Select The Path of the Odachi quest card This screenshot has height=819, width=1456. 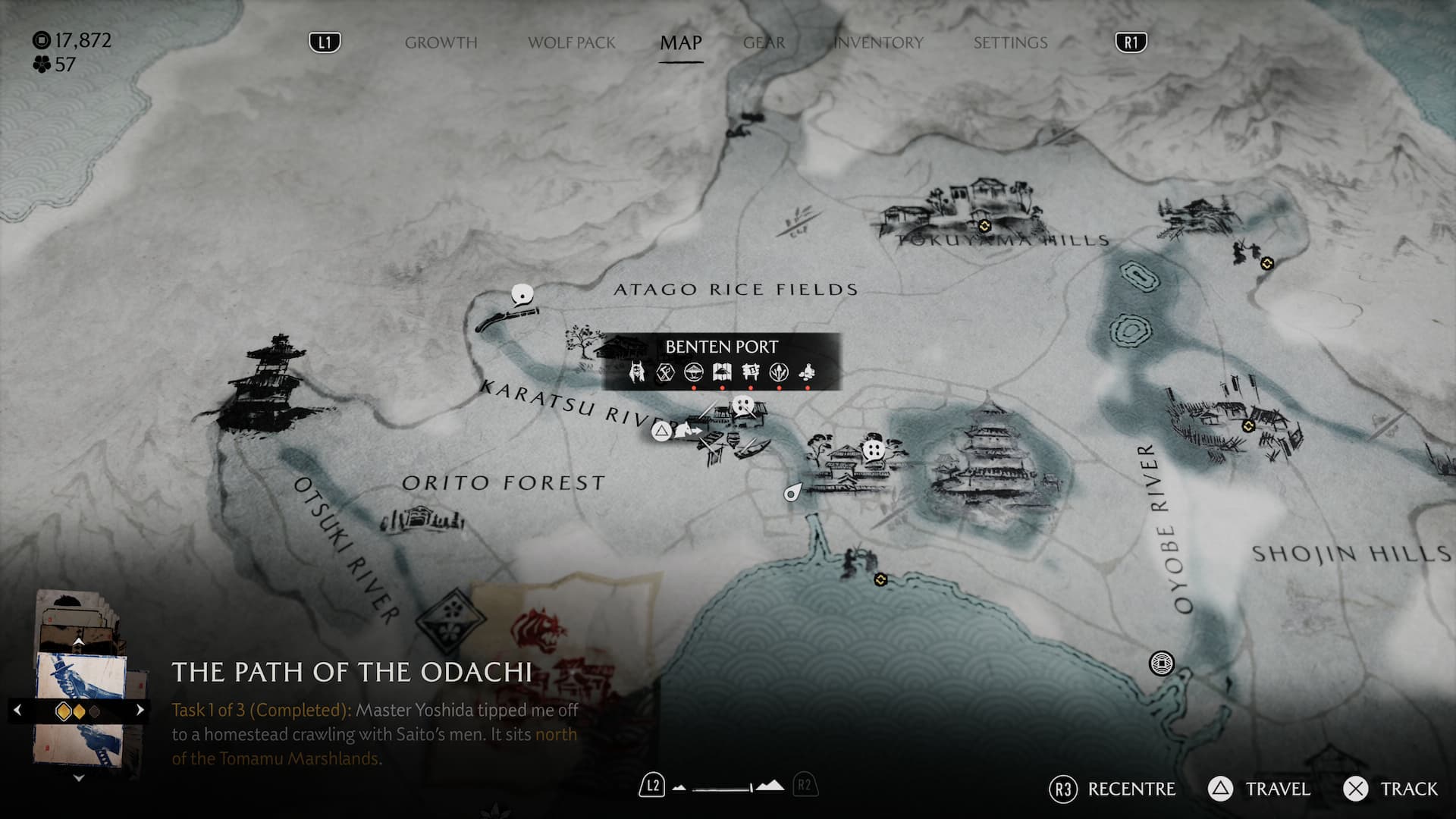[80, 709]
